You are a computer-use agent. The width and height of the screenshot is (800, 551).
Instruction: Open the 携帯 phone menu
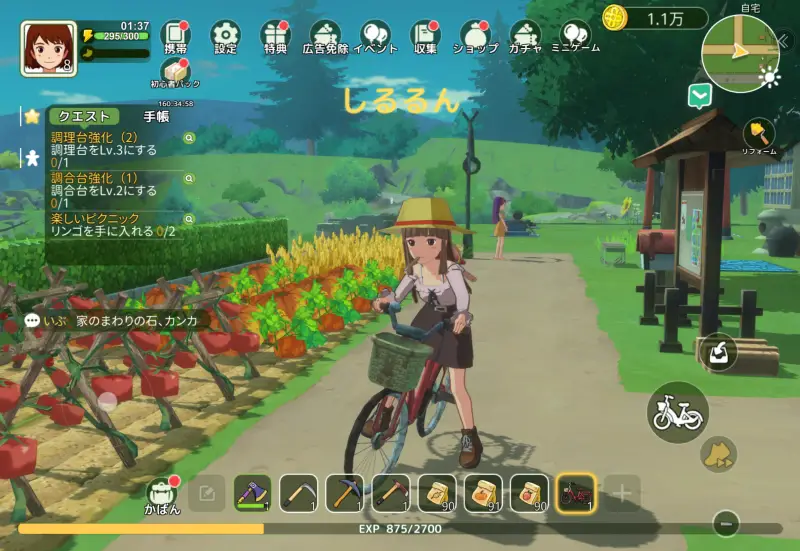click(x=175, y=35)
